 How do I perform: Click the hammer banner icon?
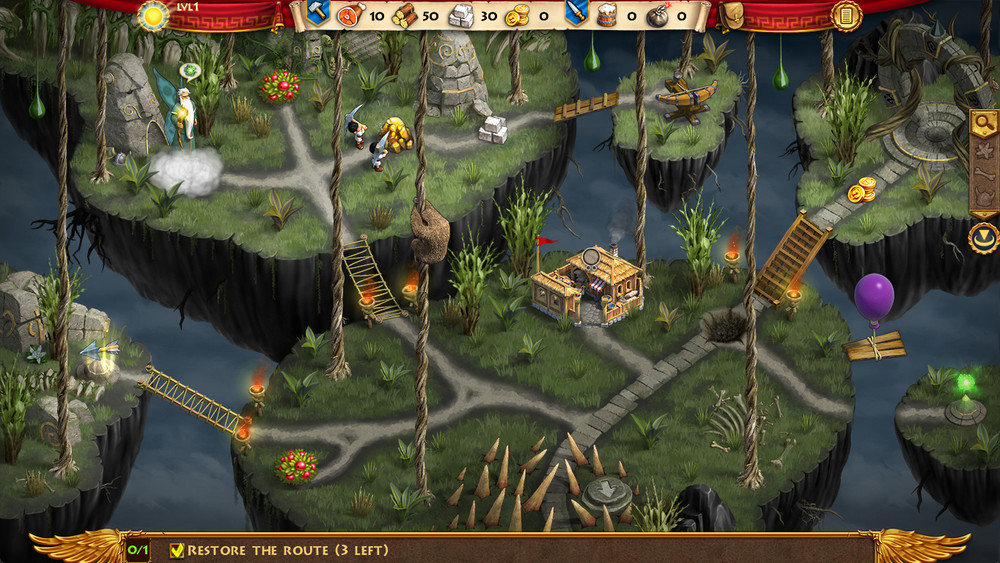317,13
